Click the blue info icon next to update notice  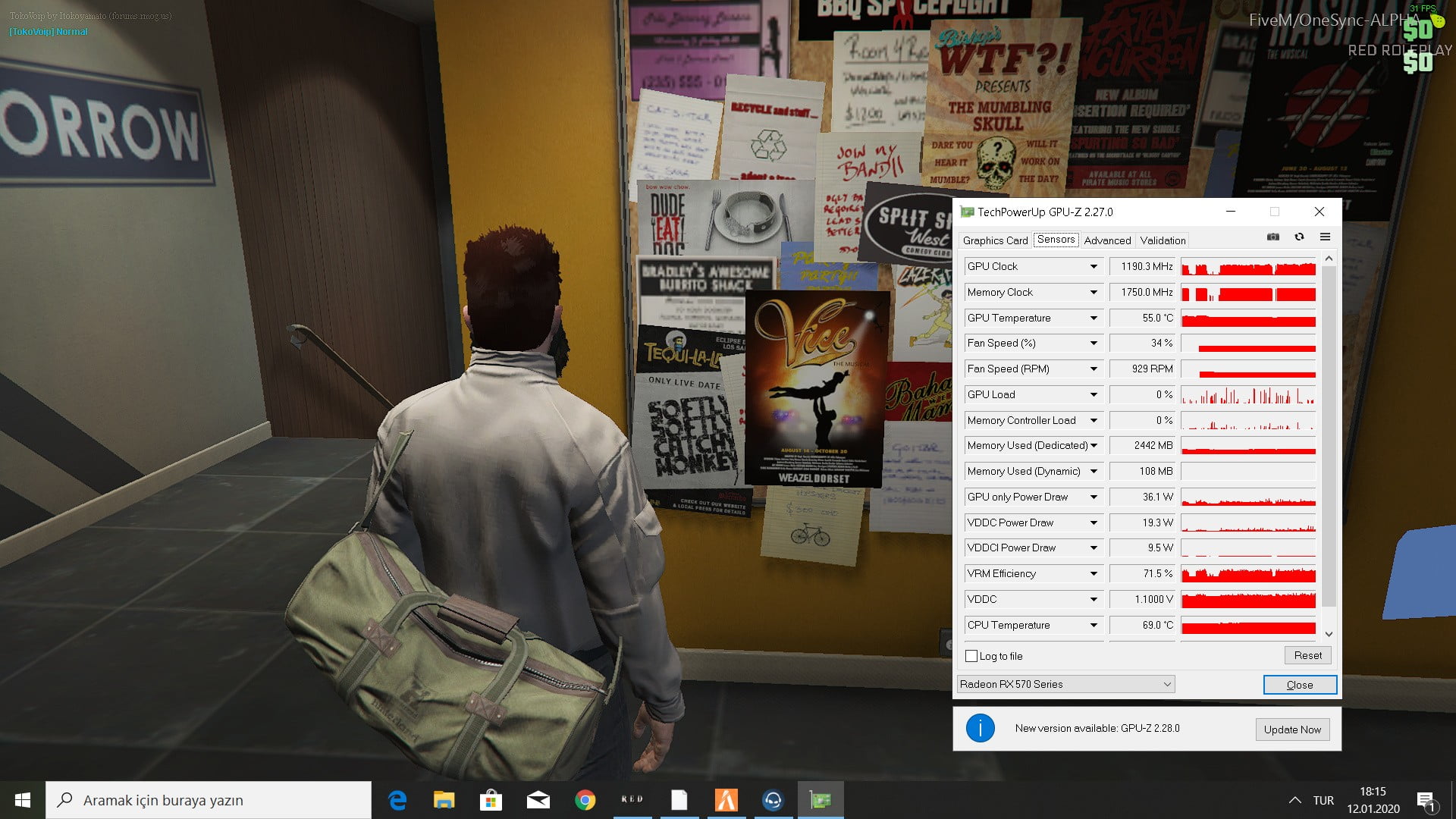981,728
